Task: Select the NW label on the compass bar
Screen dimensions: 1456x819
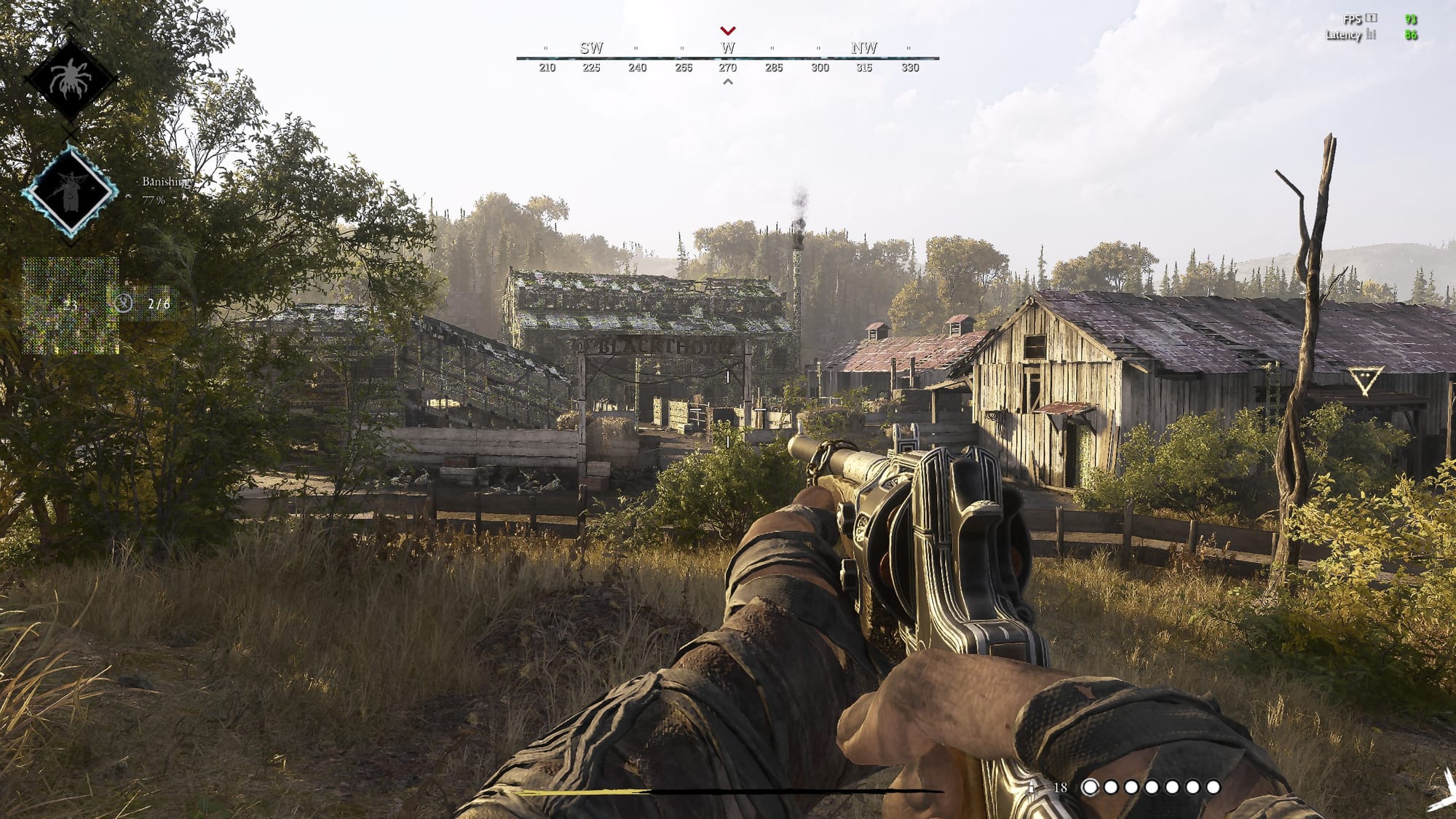Action: [863, 50]
